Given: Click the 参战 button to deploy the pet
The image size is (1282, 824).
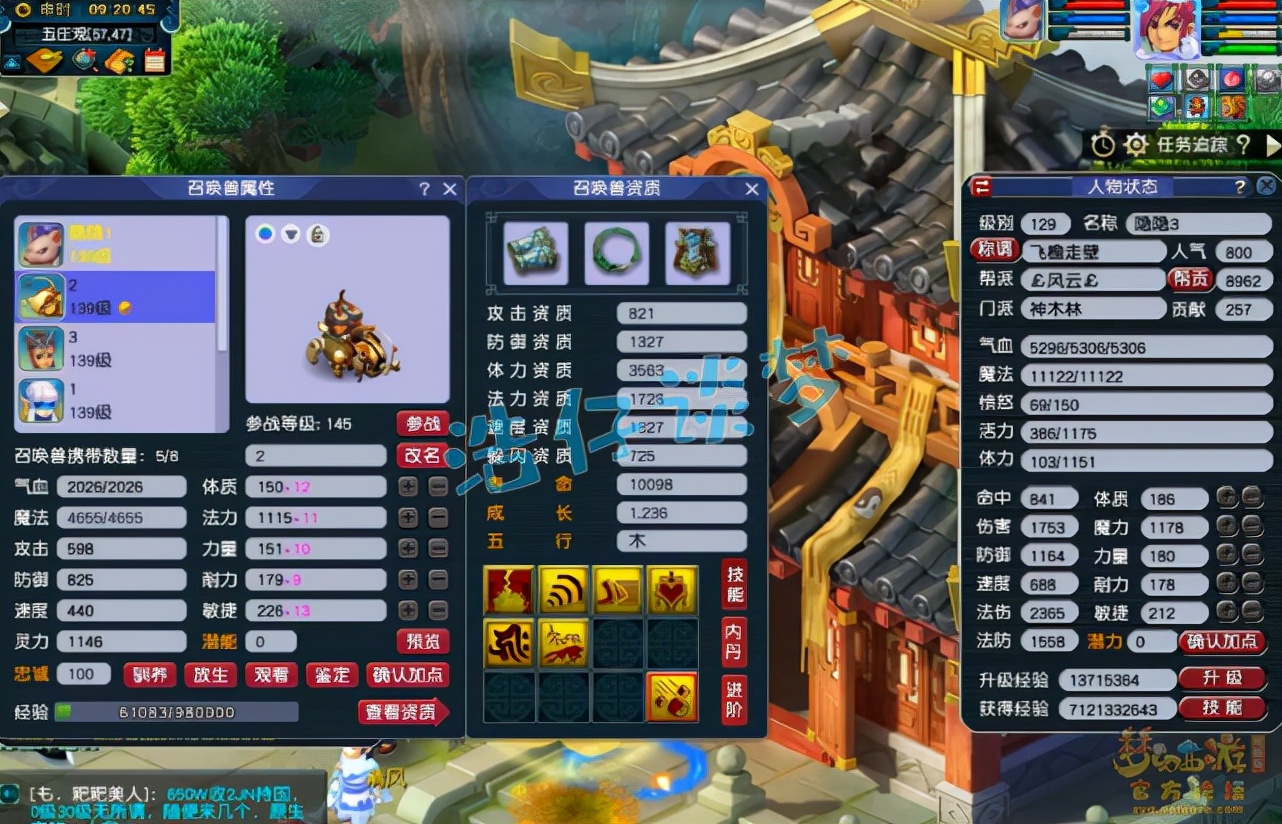Looking at the screenshot, I should coord(422,423).
